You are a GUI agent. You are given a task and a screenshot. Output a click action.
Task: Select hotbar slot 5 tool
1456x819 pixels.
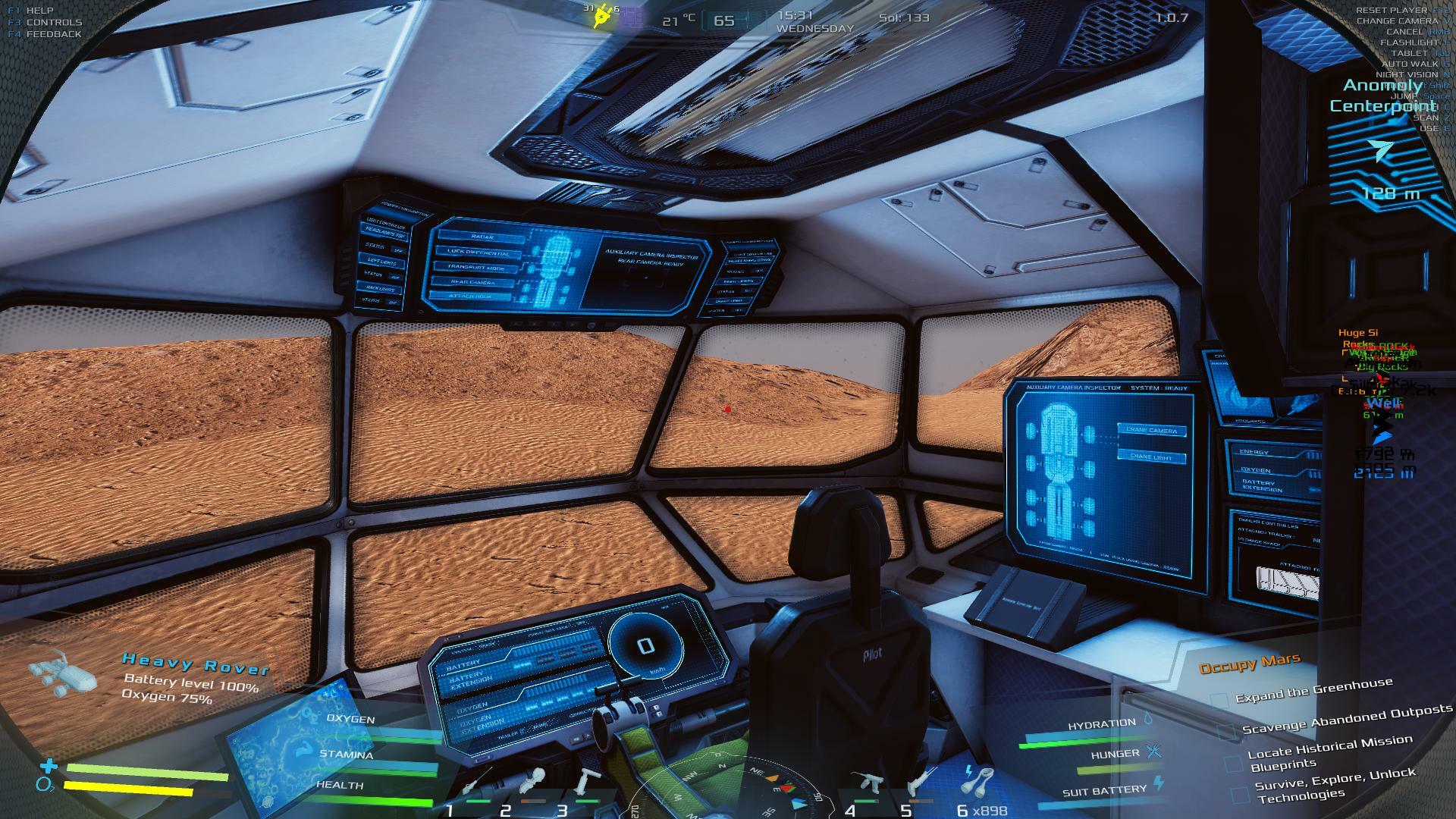pyautogui.click(x=920, y=781)
